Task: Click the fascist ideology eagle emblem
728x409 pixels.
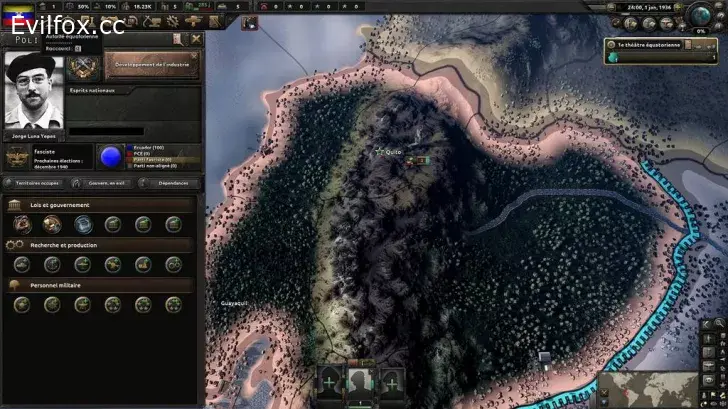Action: tap(18, 157)
